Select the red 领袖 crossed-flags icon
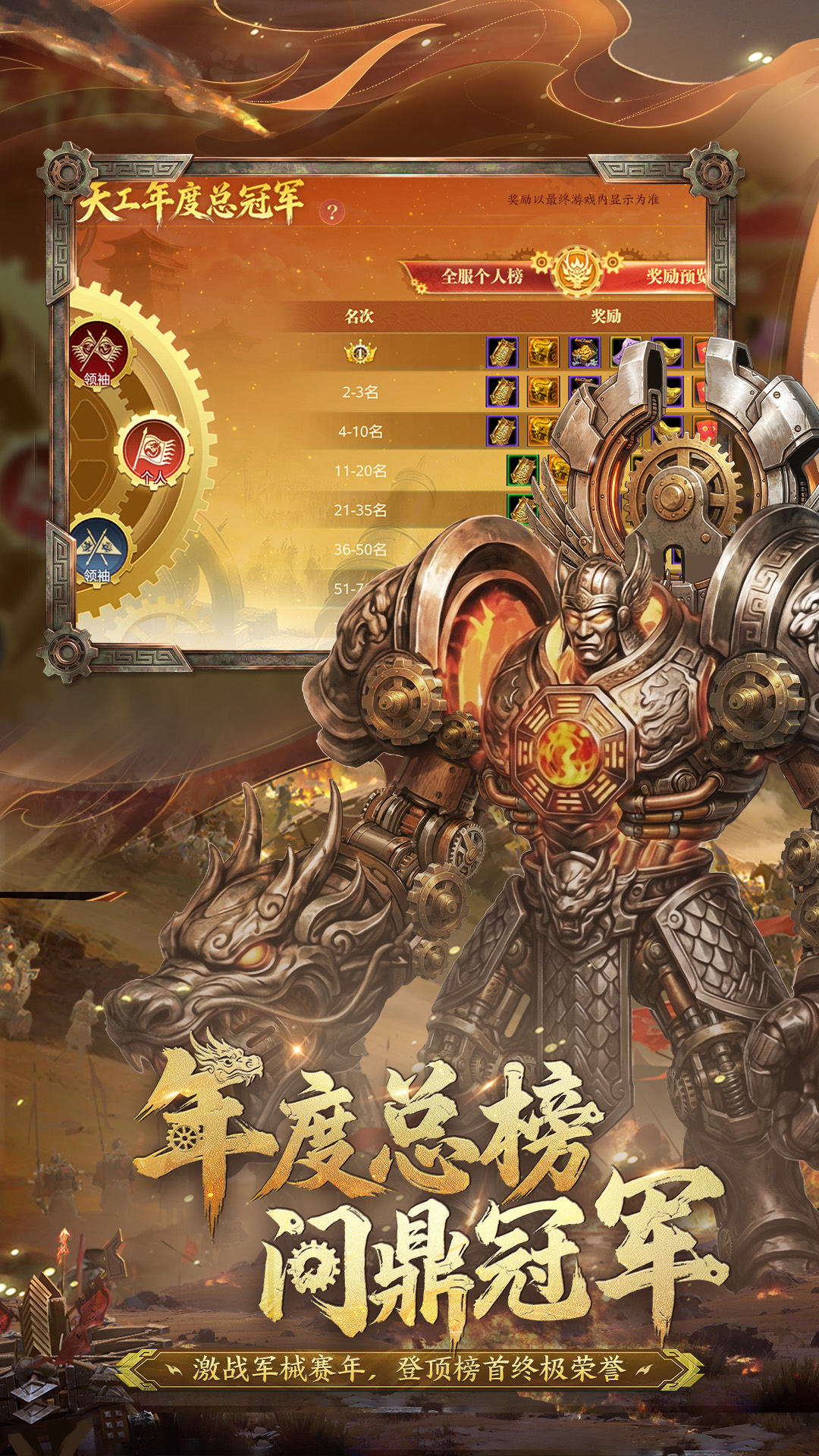The image size is (819, 1456). (x=98, y=353)
